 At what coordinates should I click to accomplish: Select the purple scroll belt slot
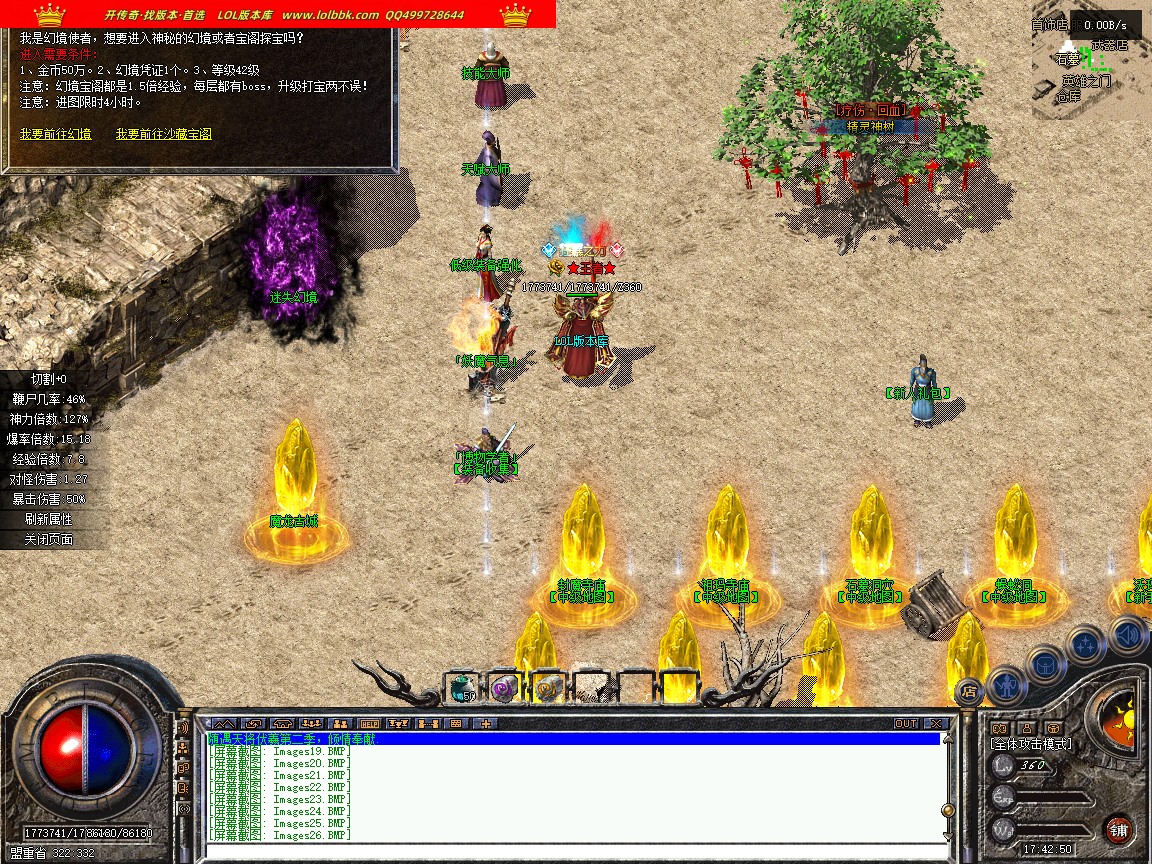pyautogui.click(x=504, y=687)
